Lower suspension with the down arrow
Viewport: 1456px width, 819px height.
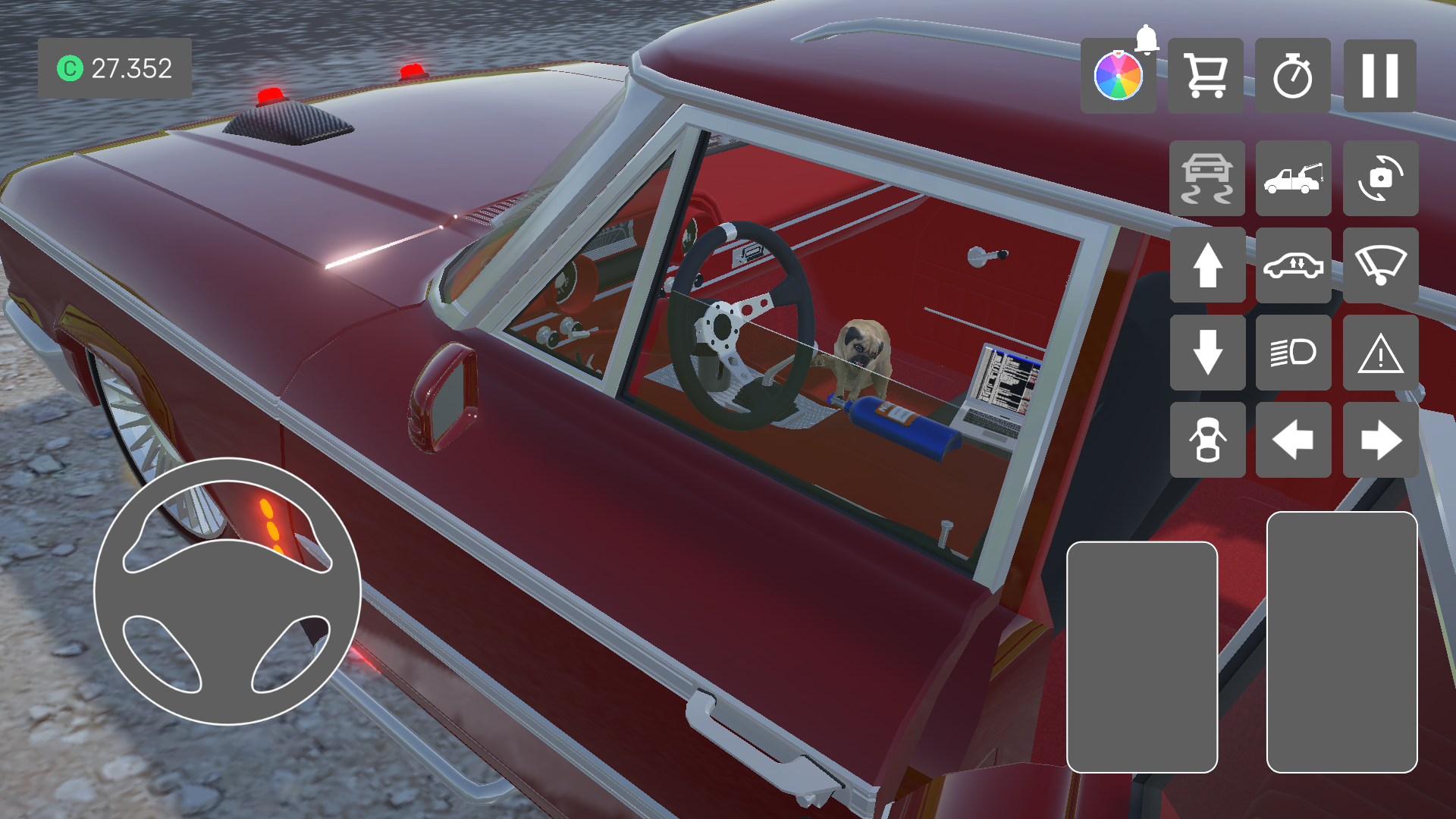[1207, 353]
